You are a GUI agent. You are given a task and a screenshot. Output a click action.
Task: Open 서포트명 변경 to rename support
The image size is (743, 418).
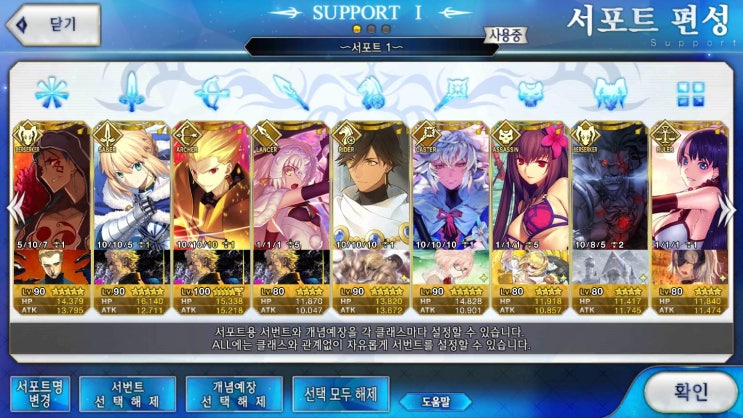click(x=38, y=393)
